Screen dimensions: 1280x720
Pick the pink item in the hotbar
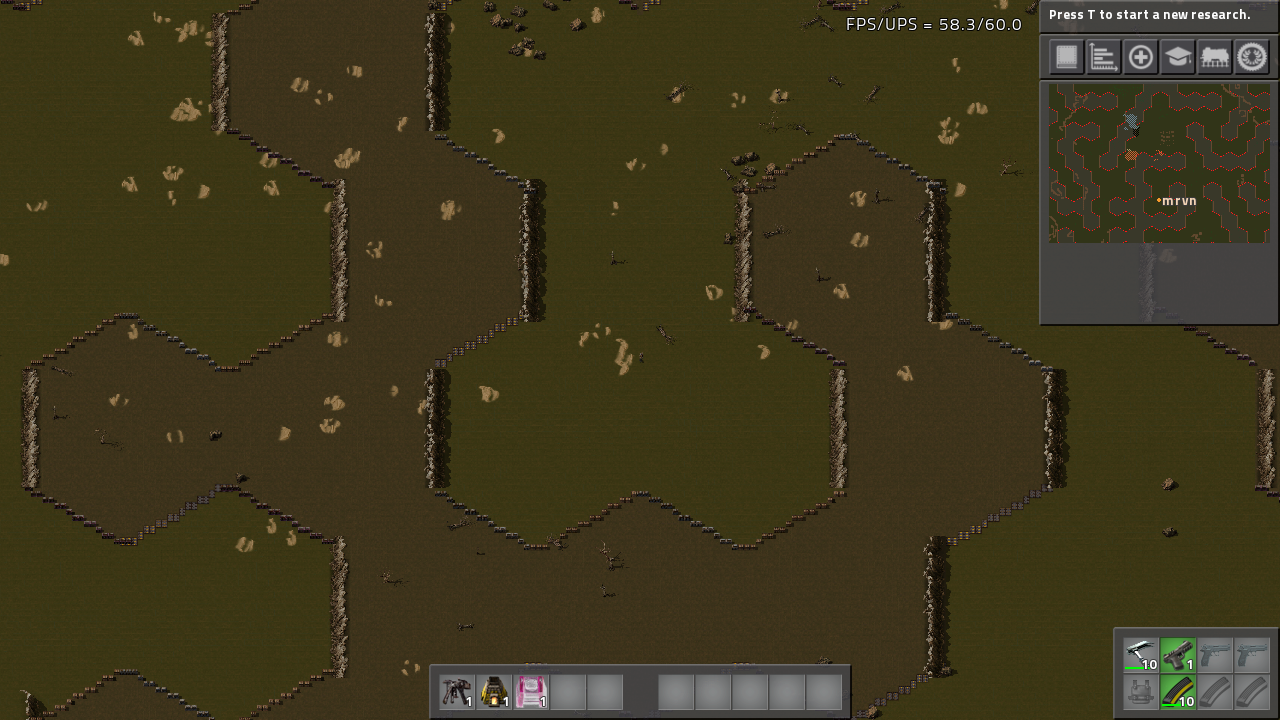(x=531, y=691)
